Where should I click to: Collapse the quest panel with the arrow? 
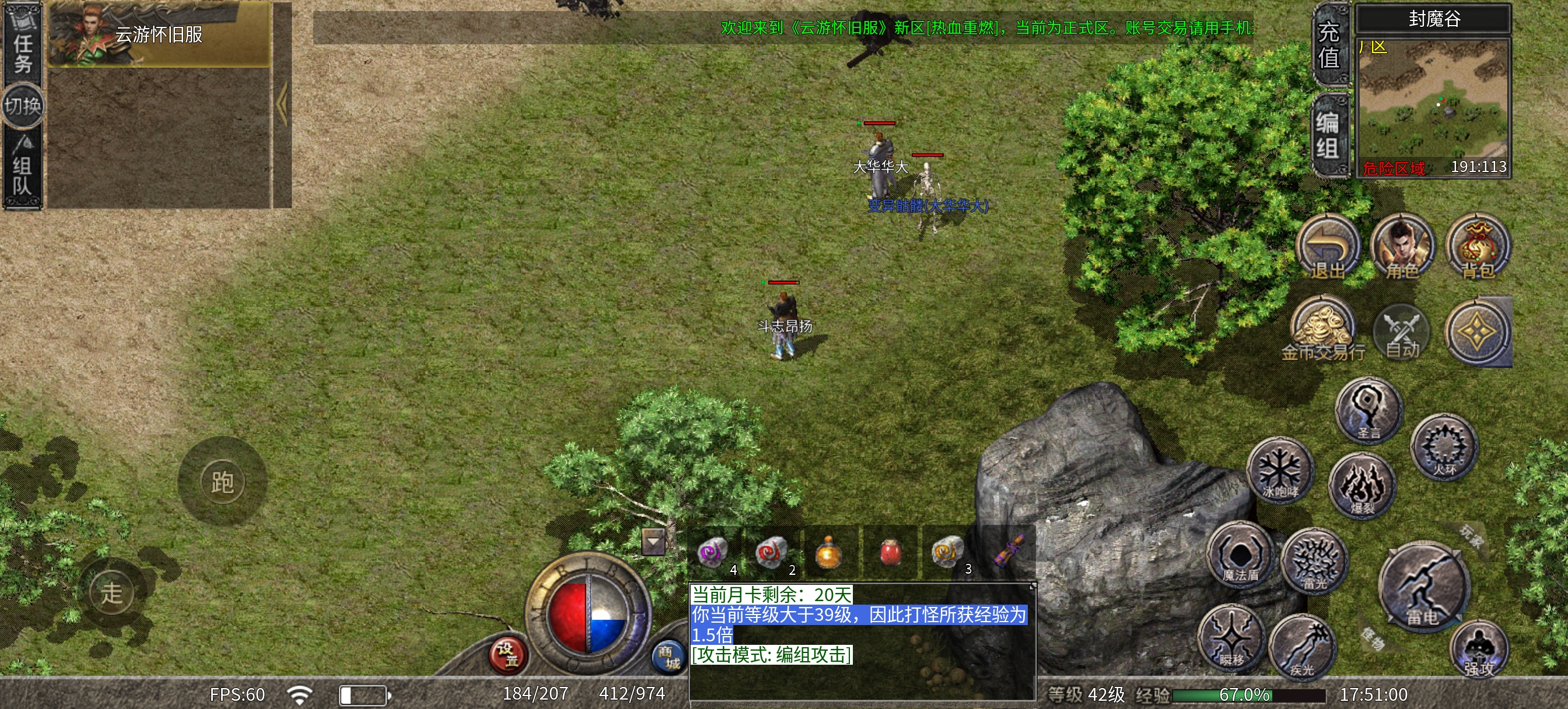point(282,105)
